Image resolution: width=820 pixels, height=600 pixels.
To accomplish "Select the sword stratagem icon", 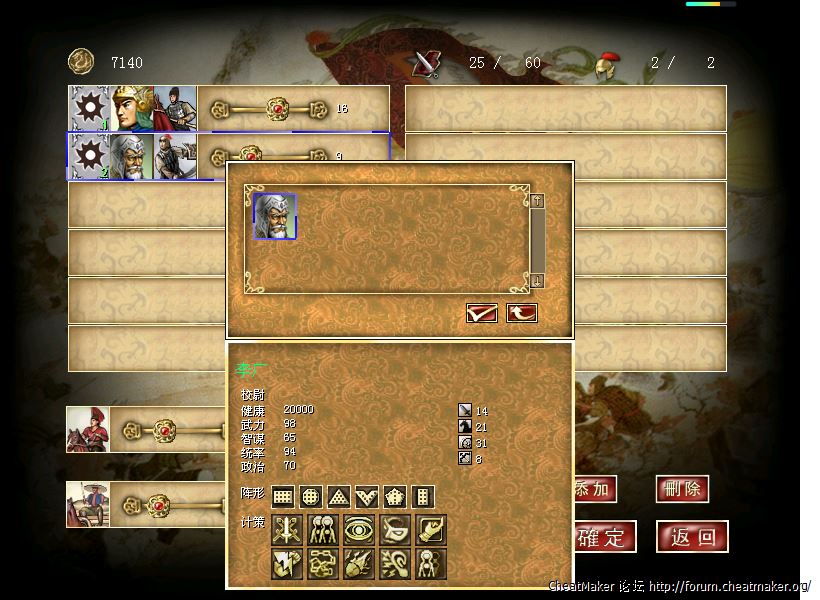I will pos(287,530).
